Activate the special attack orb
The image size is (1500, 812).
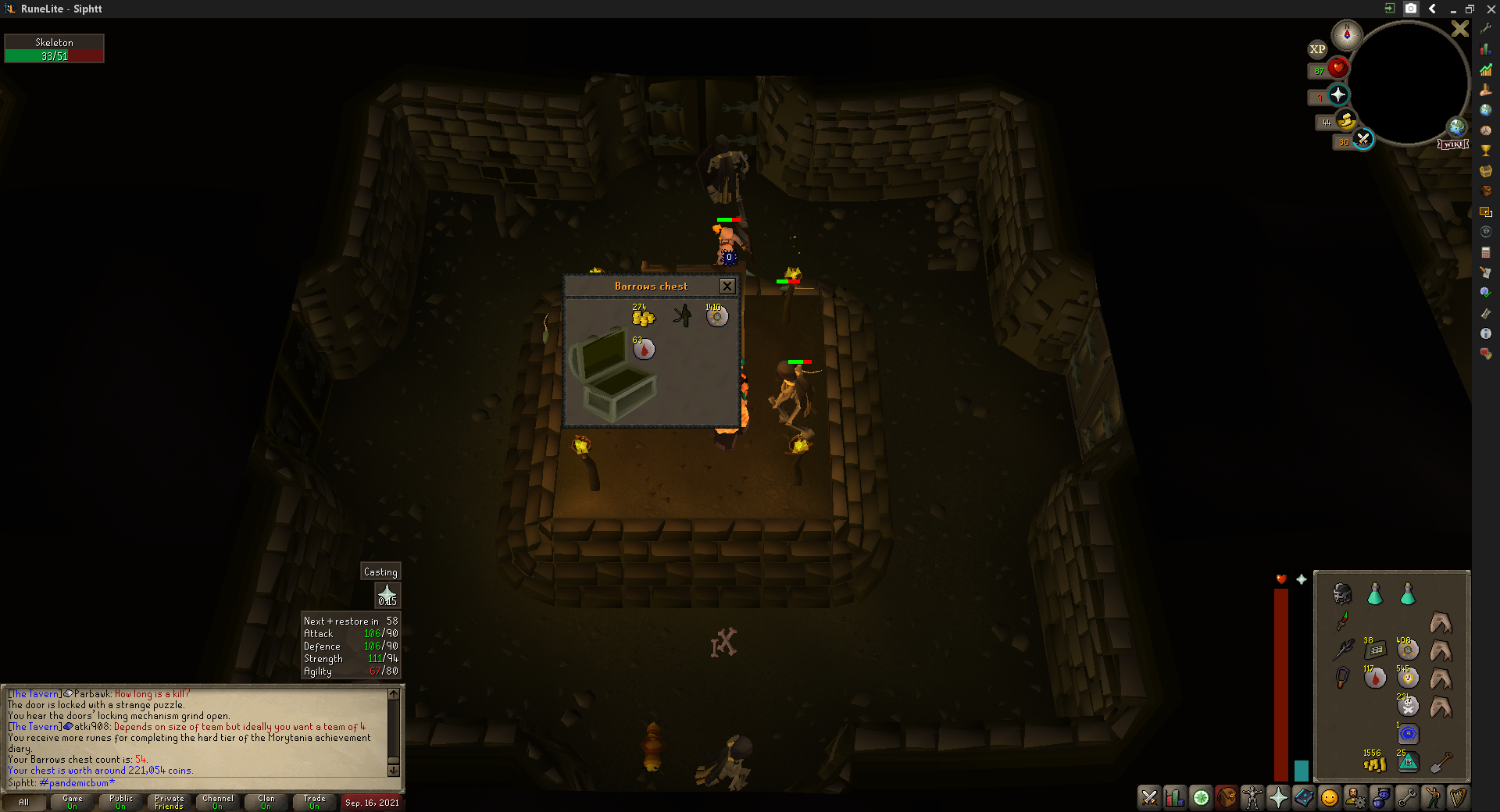[x=1363, y=140]
